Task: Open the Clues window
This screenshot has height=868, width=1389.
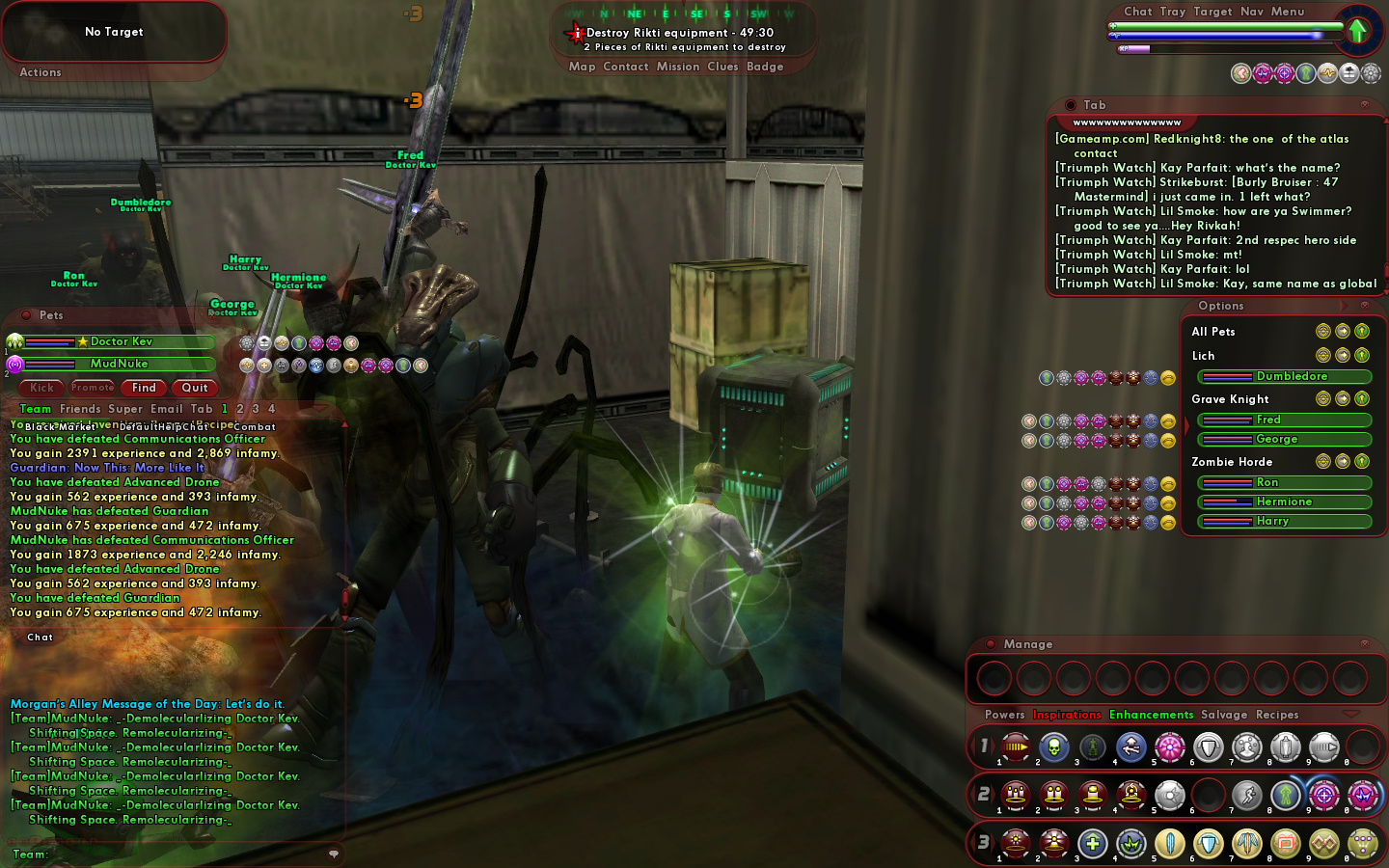Action: click(x=722, y=67)
